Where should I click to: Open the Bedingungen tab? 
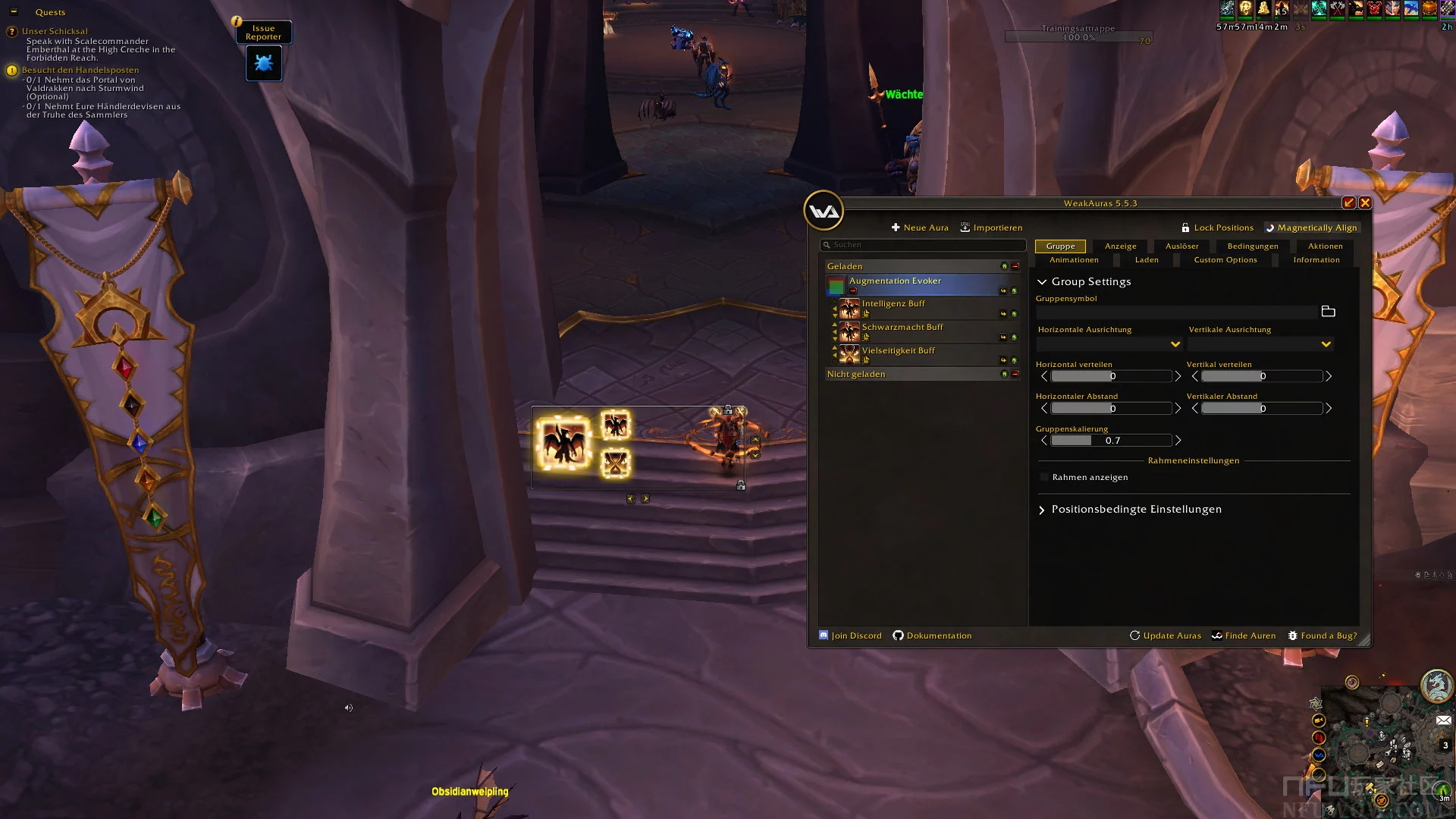[x=1252, y=246]
